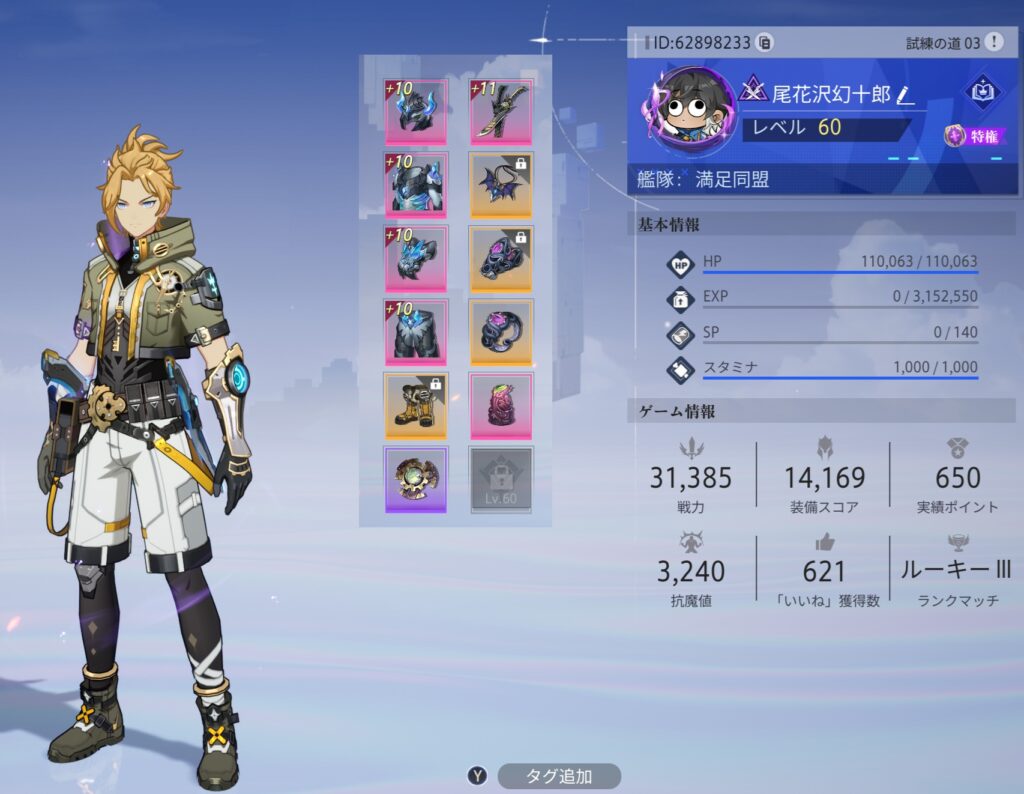Select the +11 blade weapon slot

tap(501, 112)
